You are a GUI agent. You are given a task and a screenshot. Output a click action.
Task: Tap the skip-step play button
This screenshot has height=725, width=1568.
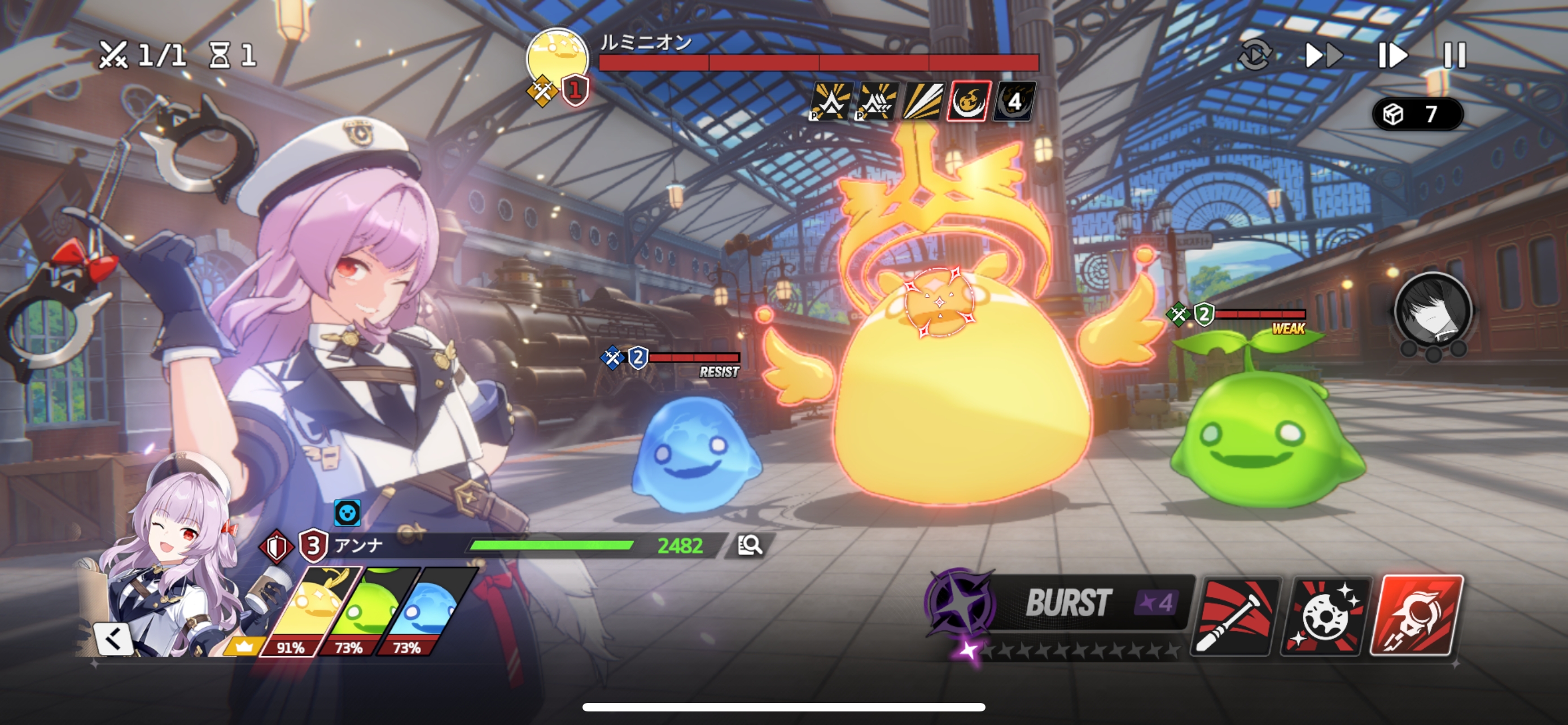(1392, 55)
